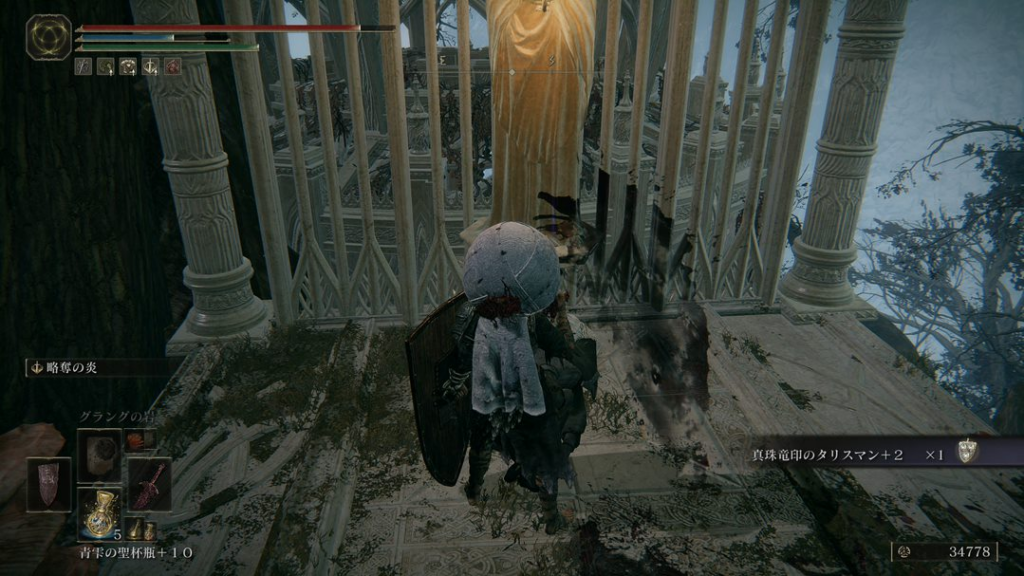
Task: Select the small pouch flasks beside the main flask
Action: pos(140,530)
